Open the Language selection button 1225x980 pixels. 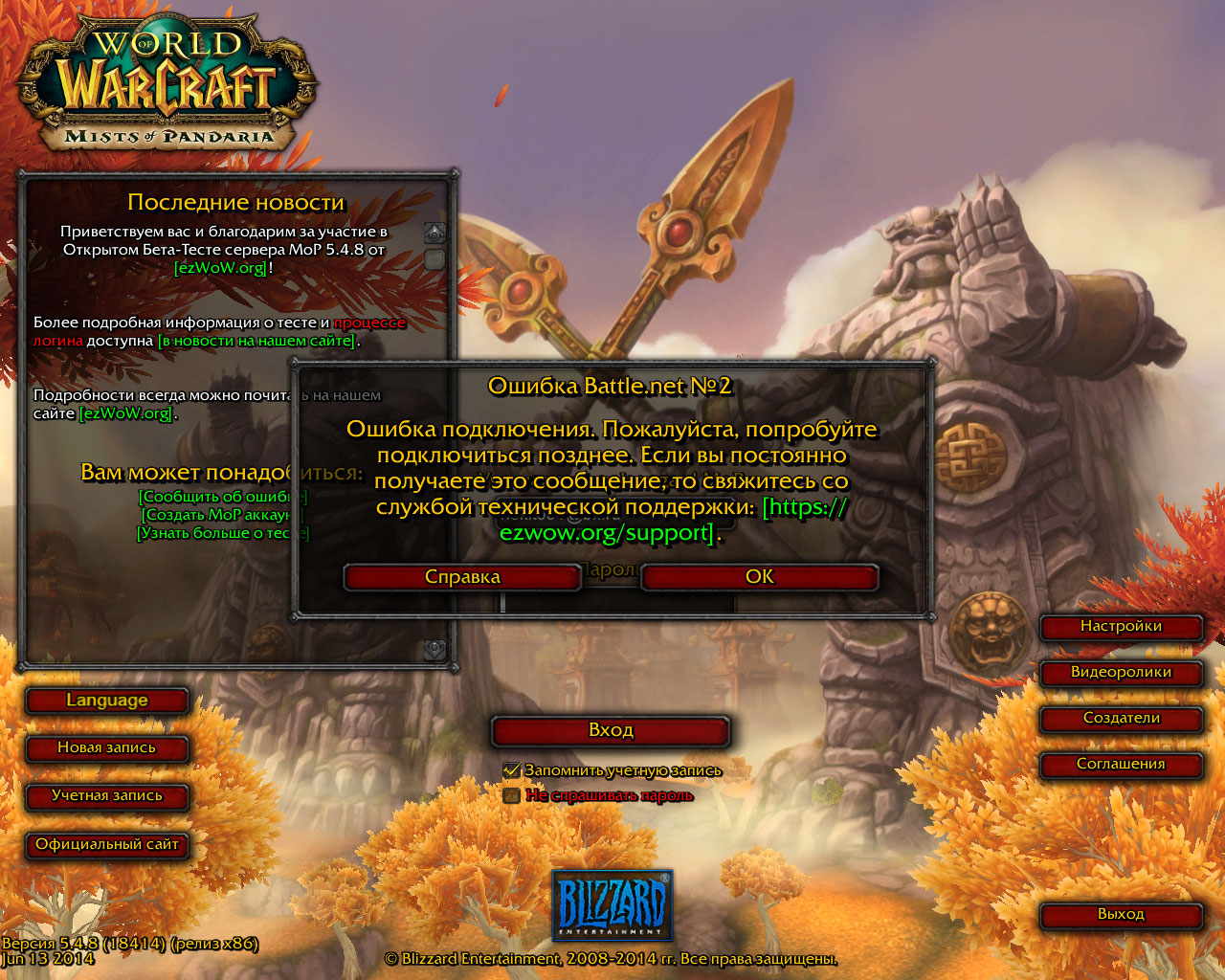click(107, 701)
